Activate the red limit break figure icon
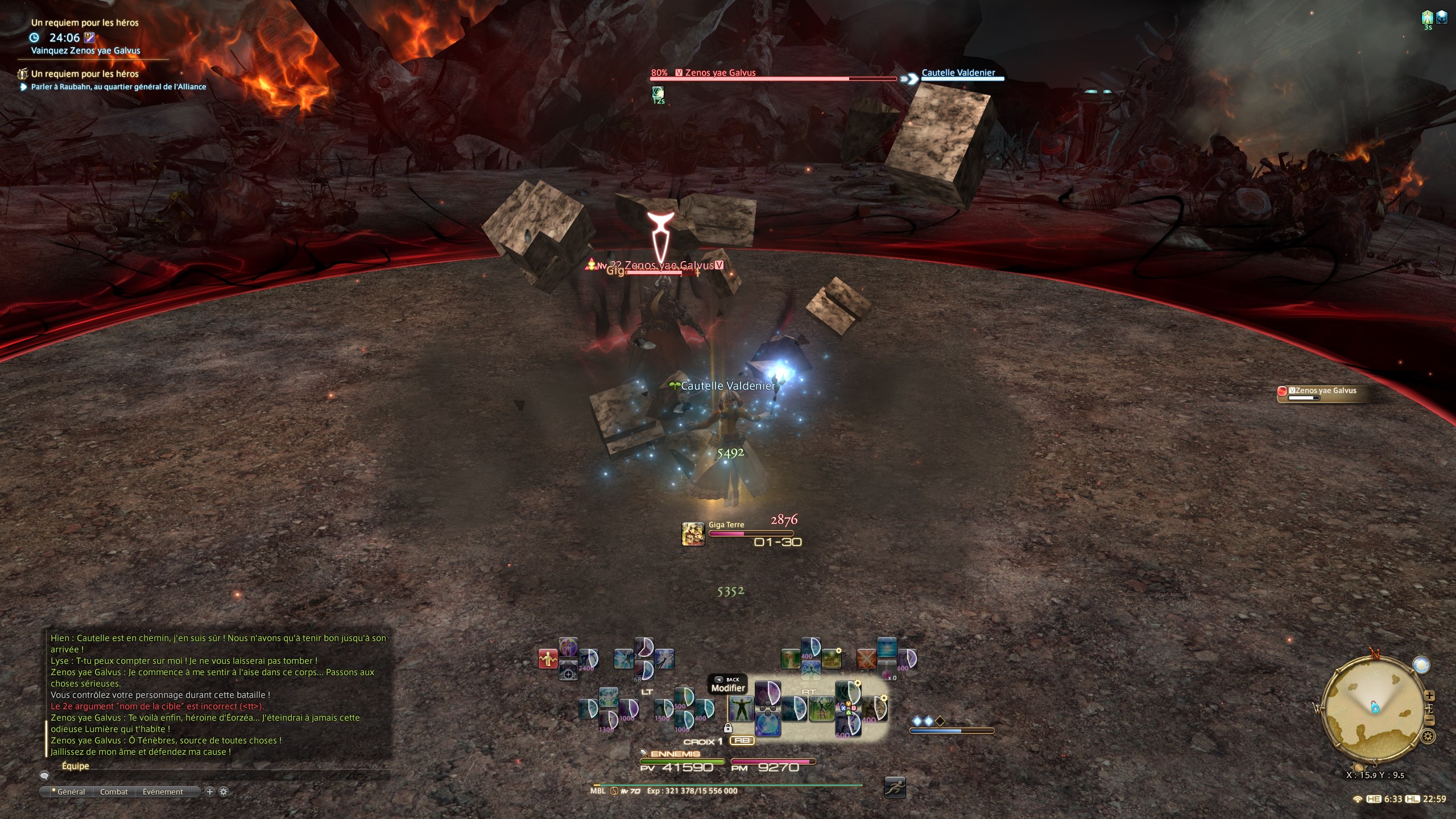This screenshot has height=819, width=1456. point(548,659)
